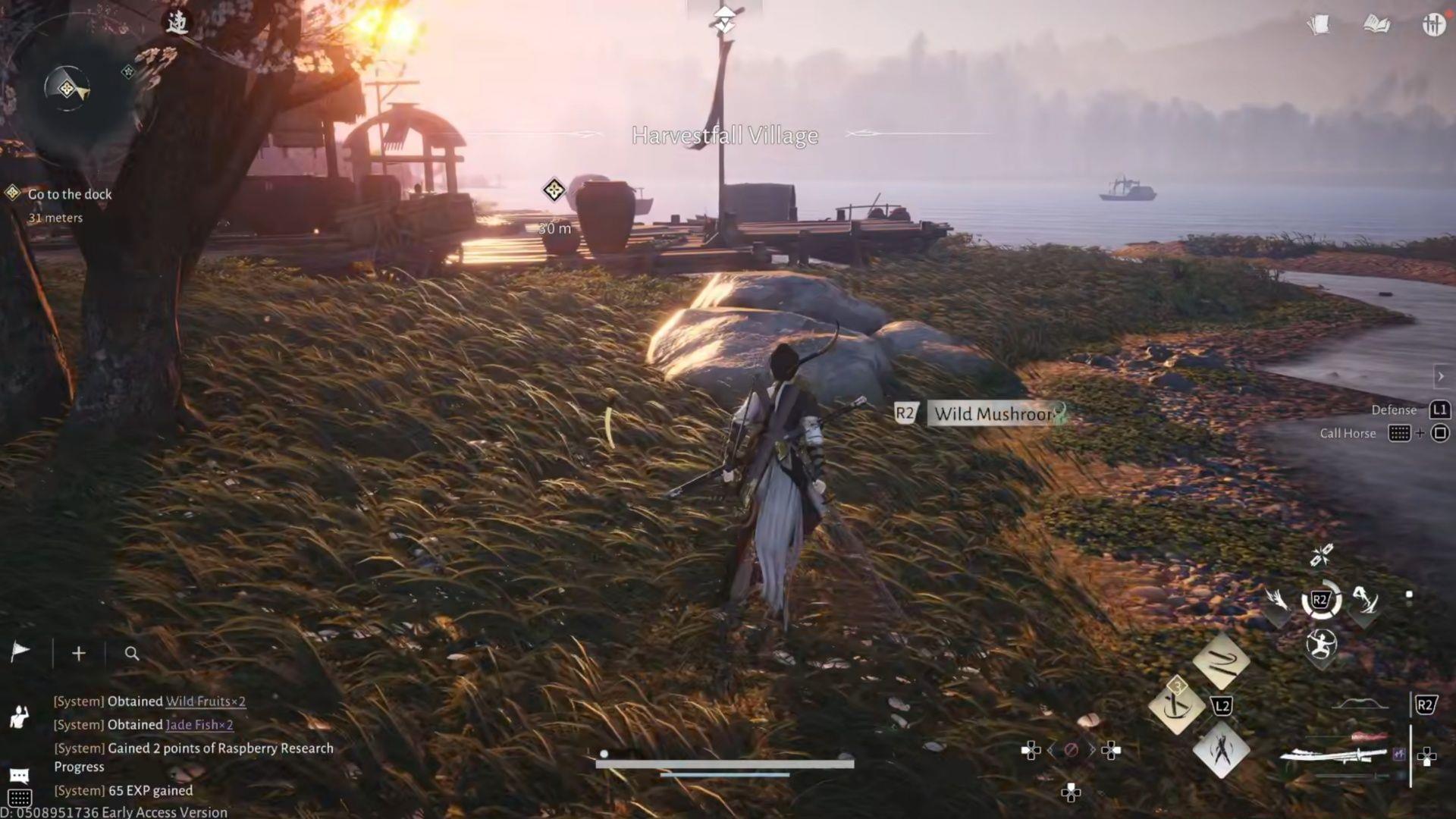Viewport: 1456px width, 819px height.
Task: Select the 'Go to the dock' quest tracker
Action: 69,194
